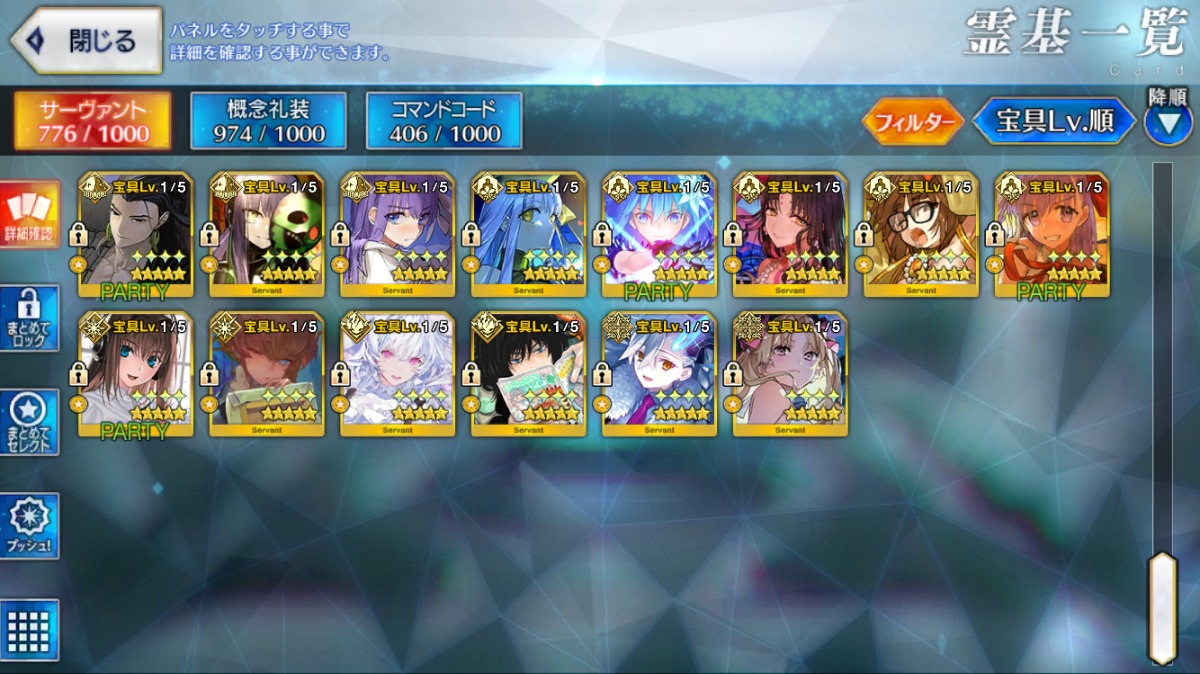
Task: Activate the 詳細確認 card view button
Action: (29, 215)
